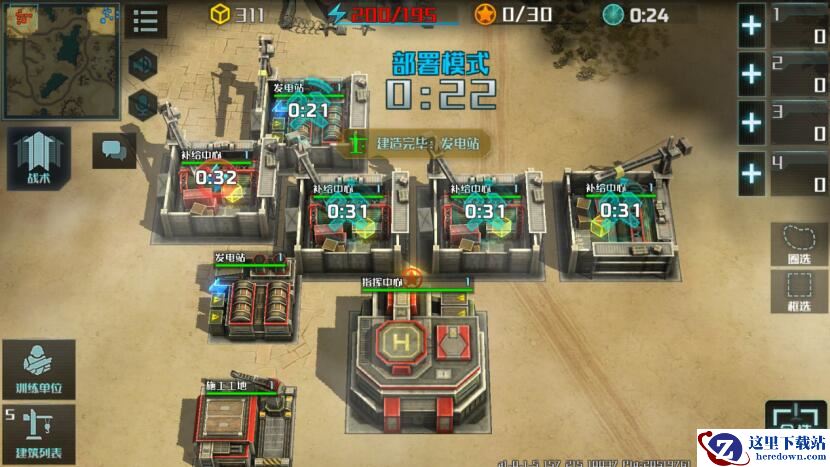Open the 建筑列表 building list
830x467 pixels.
point(38,433)
